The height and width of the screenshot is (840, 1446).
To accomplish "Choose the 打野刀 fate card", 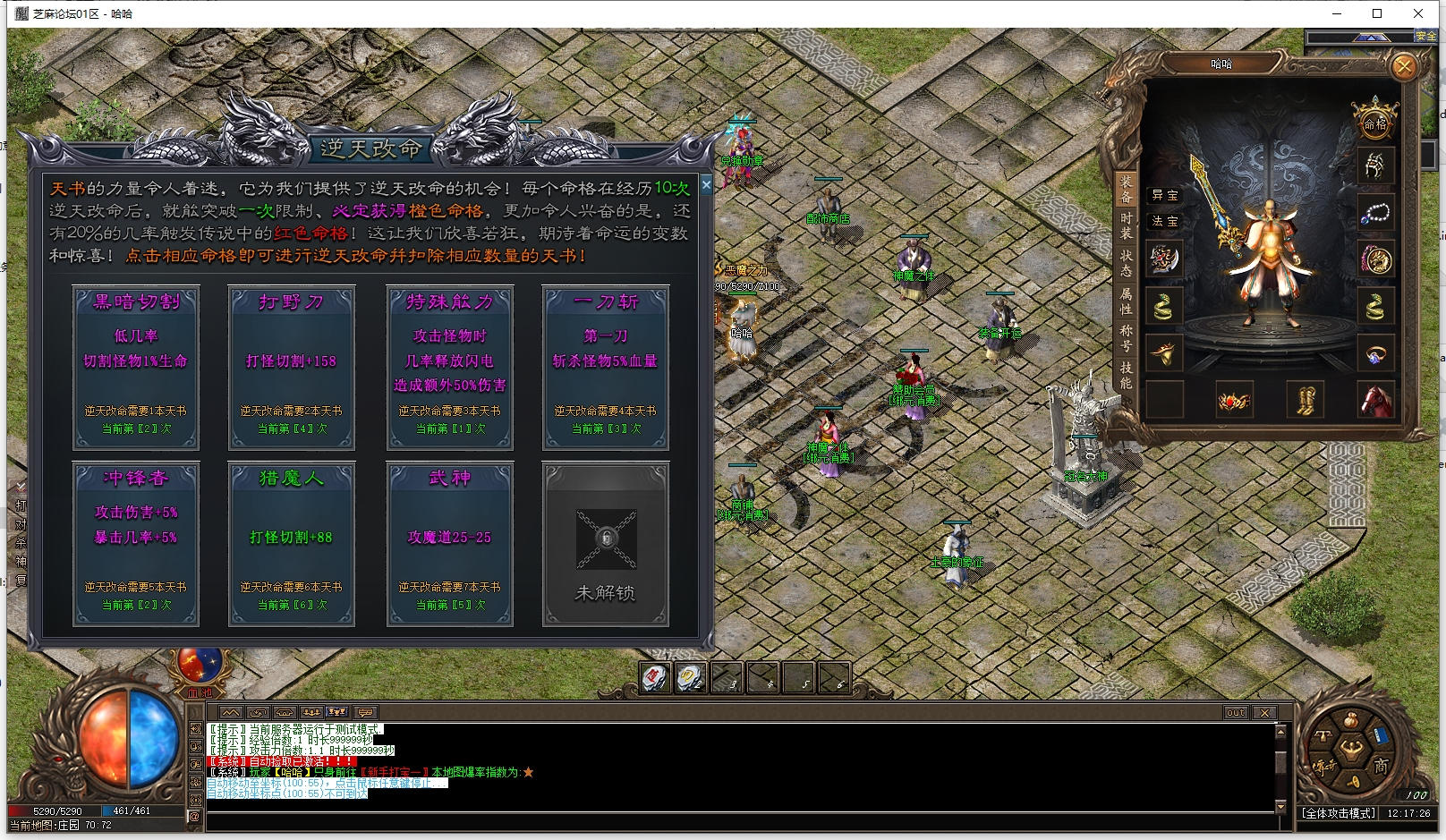I will (x=292, y=367).
